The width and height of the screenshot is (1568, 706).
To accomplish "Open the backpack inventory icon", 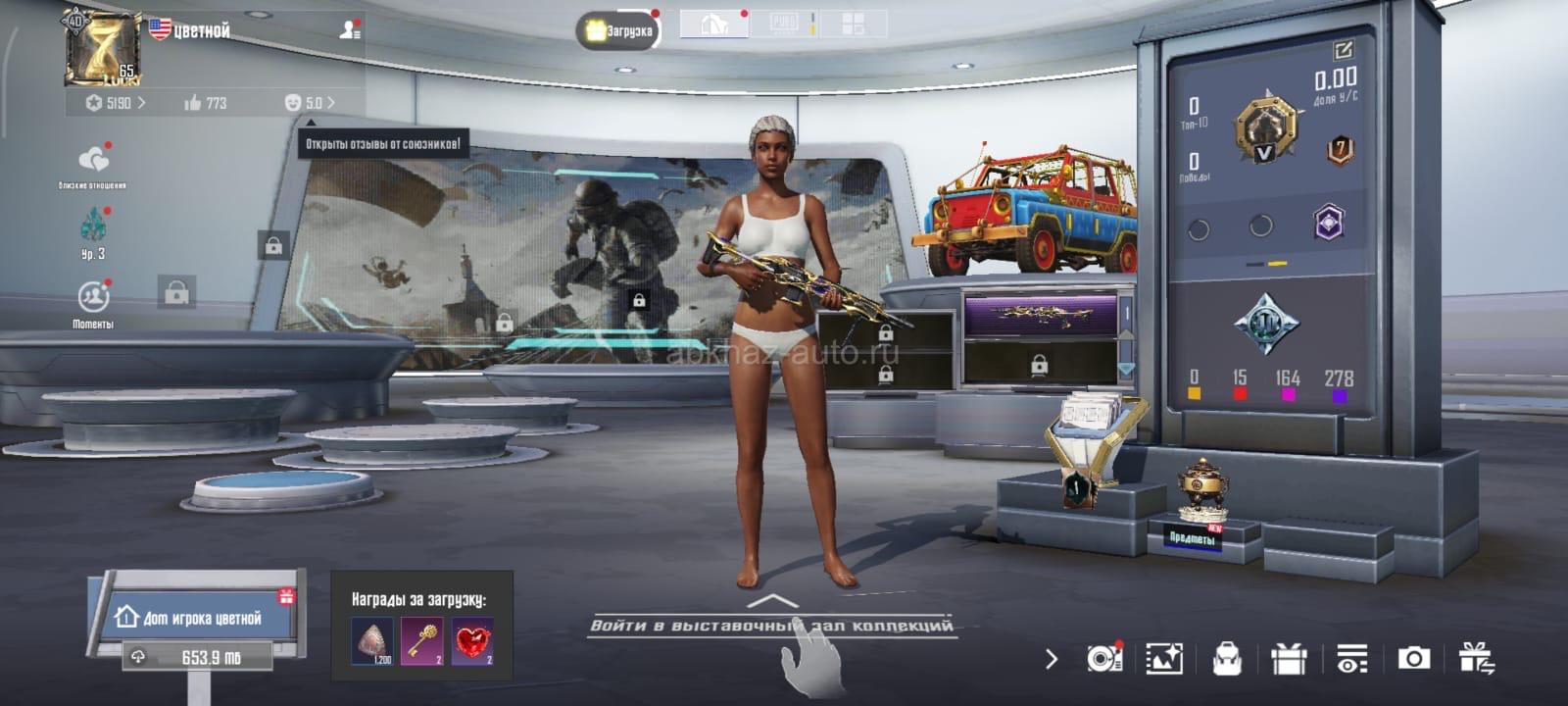I will click(1227, 659).
